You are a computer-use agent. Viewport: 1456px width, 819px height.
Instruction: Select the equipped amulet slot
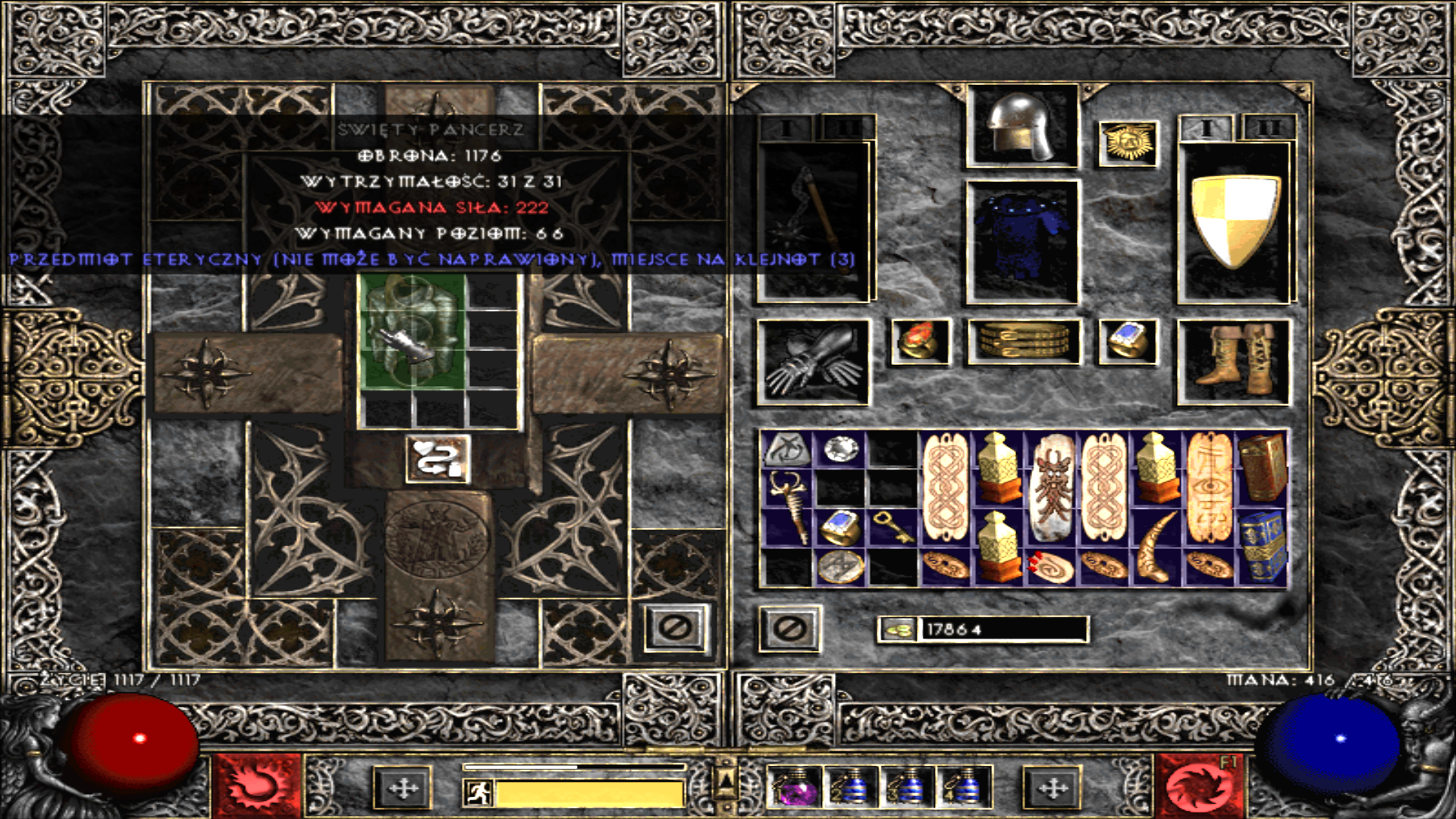pyautogui.click(x=1128, y=143)
